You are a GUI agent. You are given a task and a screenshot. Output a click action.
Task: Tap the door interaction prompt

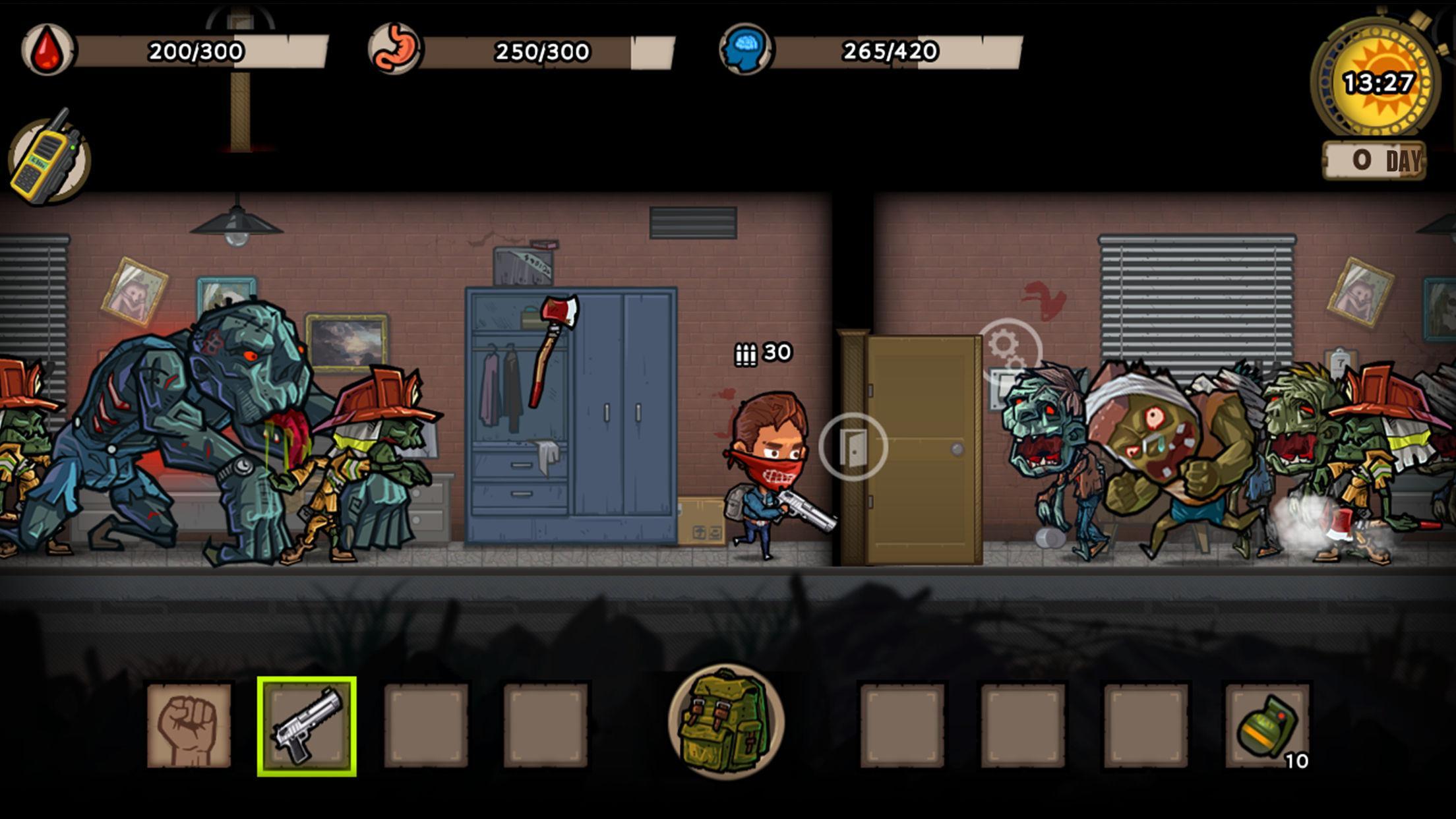click(x=853, y=446)
